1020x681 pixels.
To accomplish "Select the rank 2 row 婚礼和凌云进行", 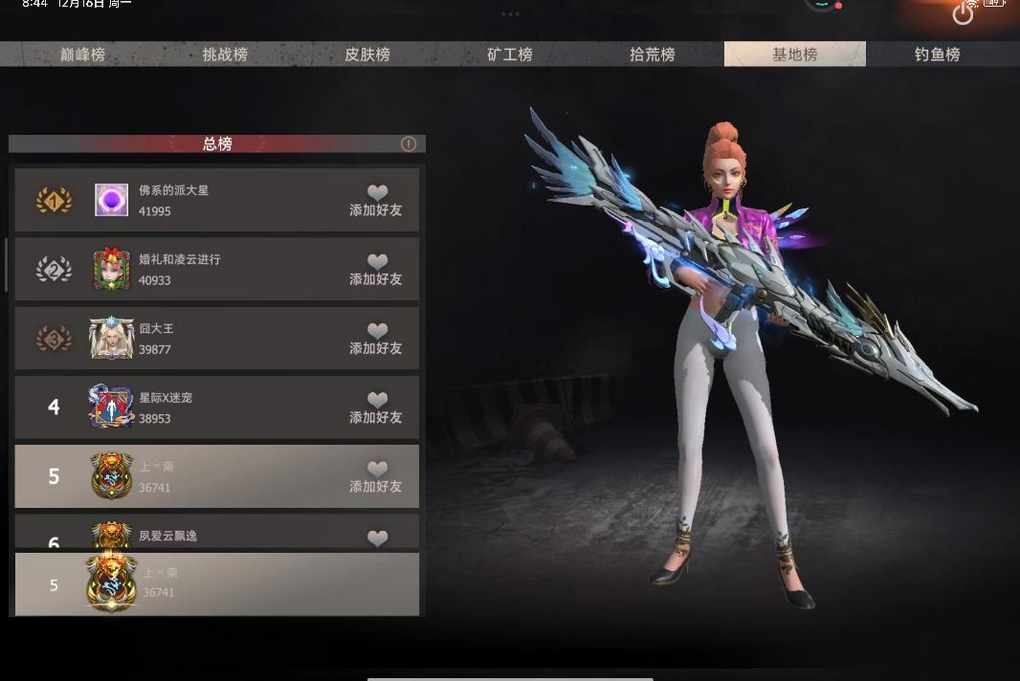I will coord(240,269).
